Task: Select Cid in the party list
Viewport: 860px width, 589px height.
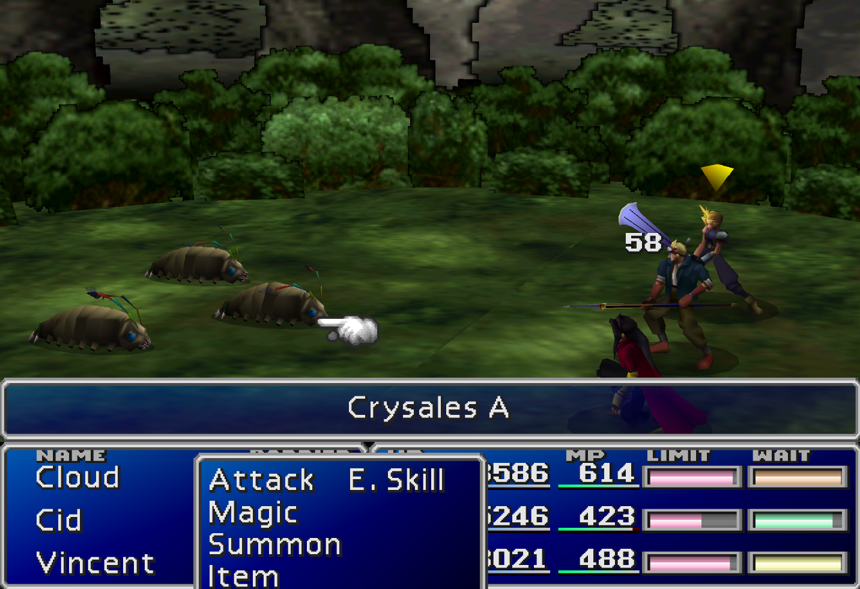Action: [x=59, y=520]
